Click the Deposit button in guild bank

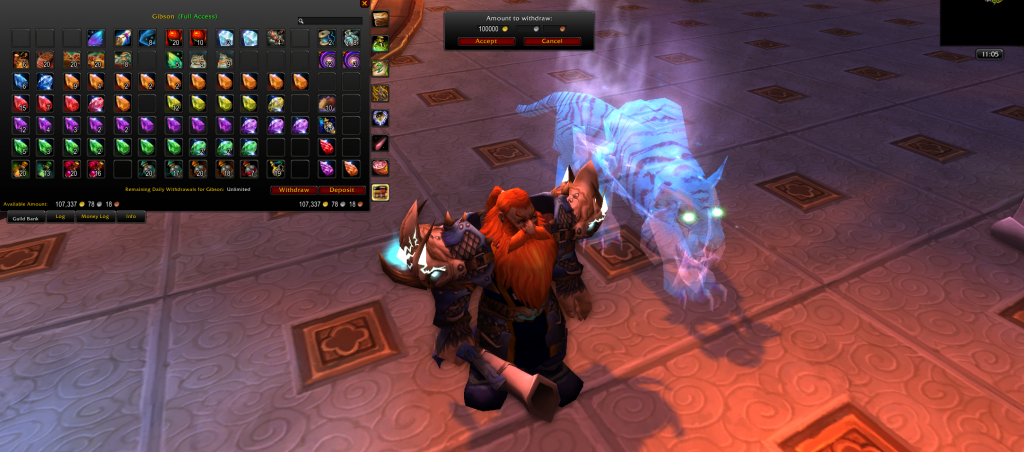click(342, 189)
